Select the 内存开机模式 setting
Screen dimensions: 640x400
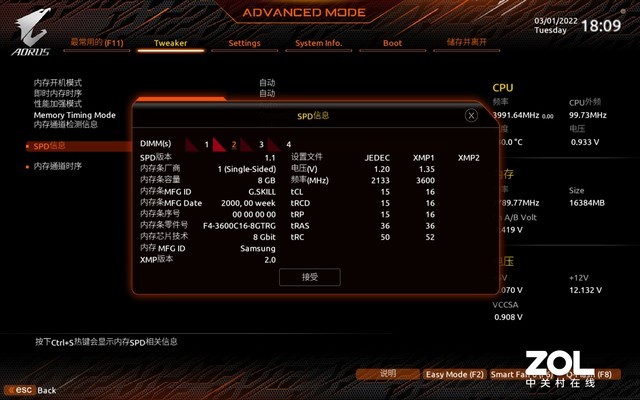(x=58, y=82)
